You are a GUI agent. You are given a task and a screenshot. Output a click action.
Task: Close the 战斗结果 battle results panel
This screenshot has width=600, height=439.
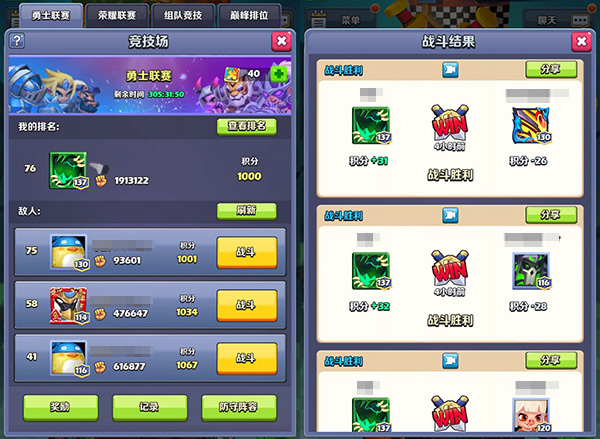tap(580, 42)
